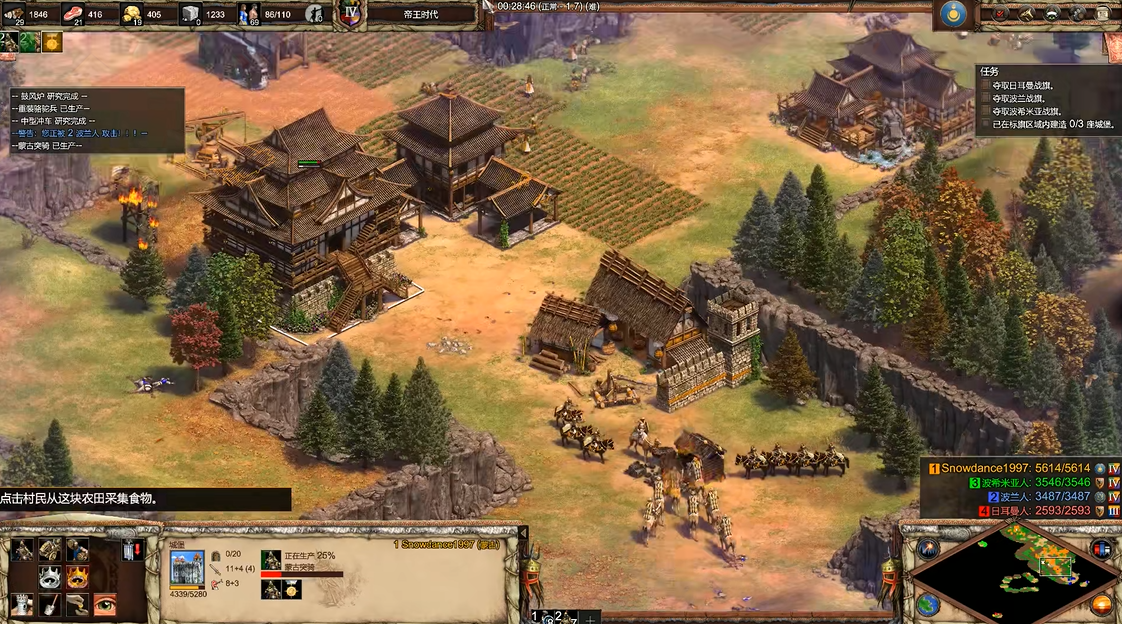Image resolution: width=1122 pixels, height=624 pixels.
Task: Cancel the Mongol cavalry unit in production
Action: pyautogui.click(x=271, y=560)
